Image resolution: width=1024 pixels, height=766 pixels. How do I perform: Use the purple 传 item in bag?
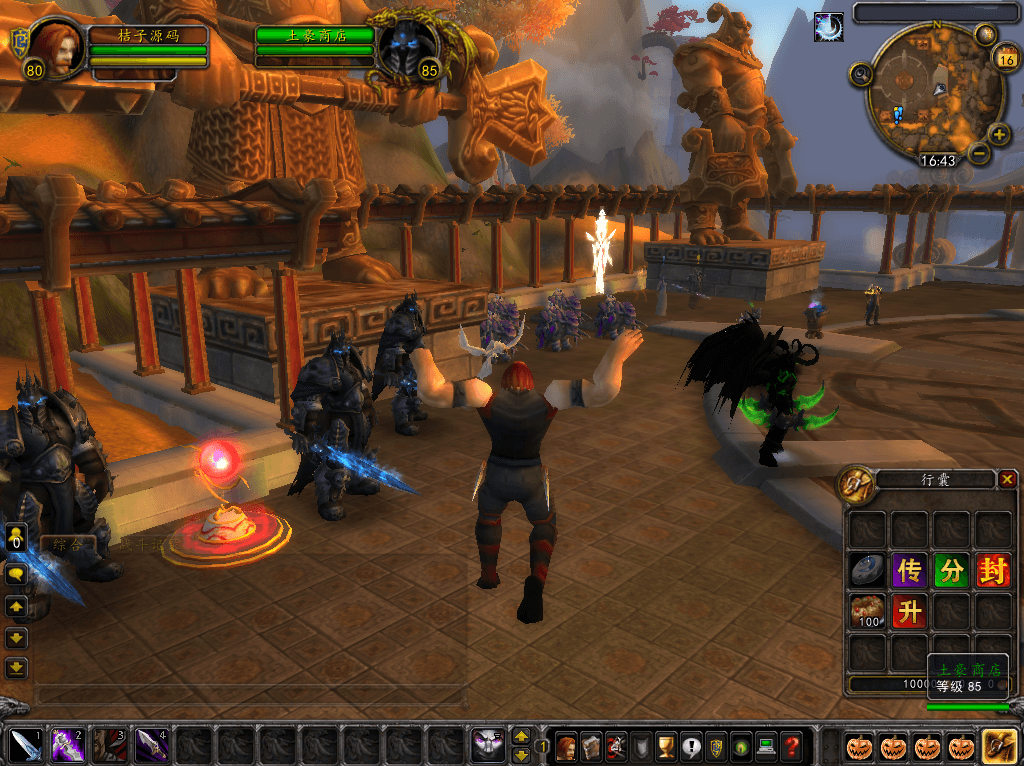tap(909, 570)
